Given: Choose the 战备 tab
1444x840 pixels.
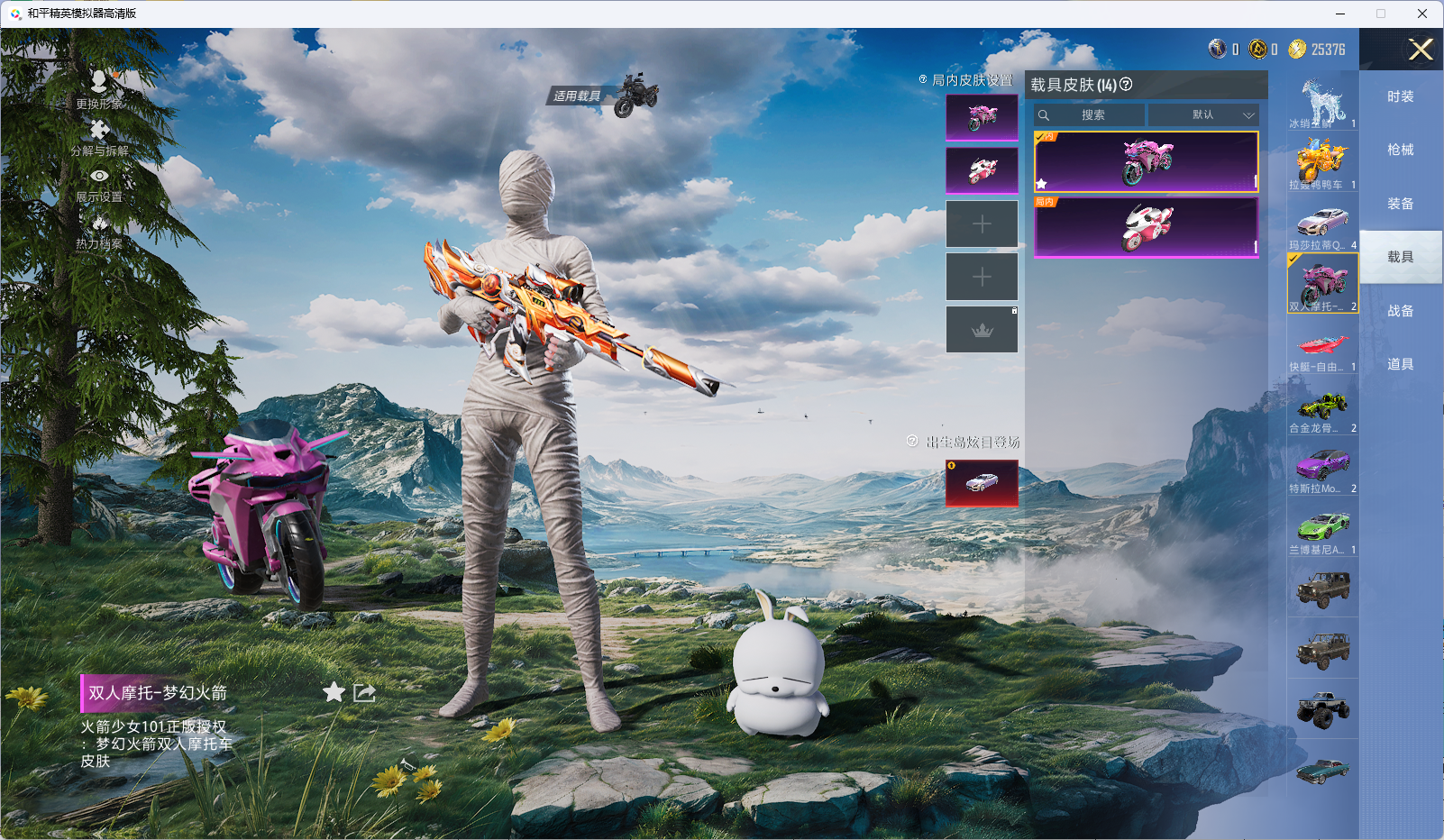Looking at the screenshot, I should pos(1400,311).
